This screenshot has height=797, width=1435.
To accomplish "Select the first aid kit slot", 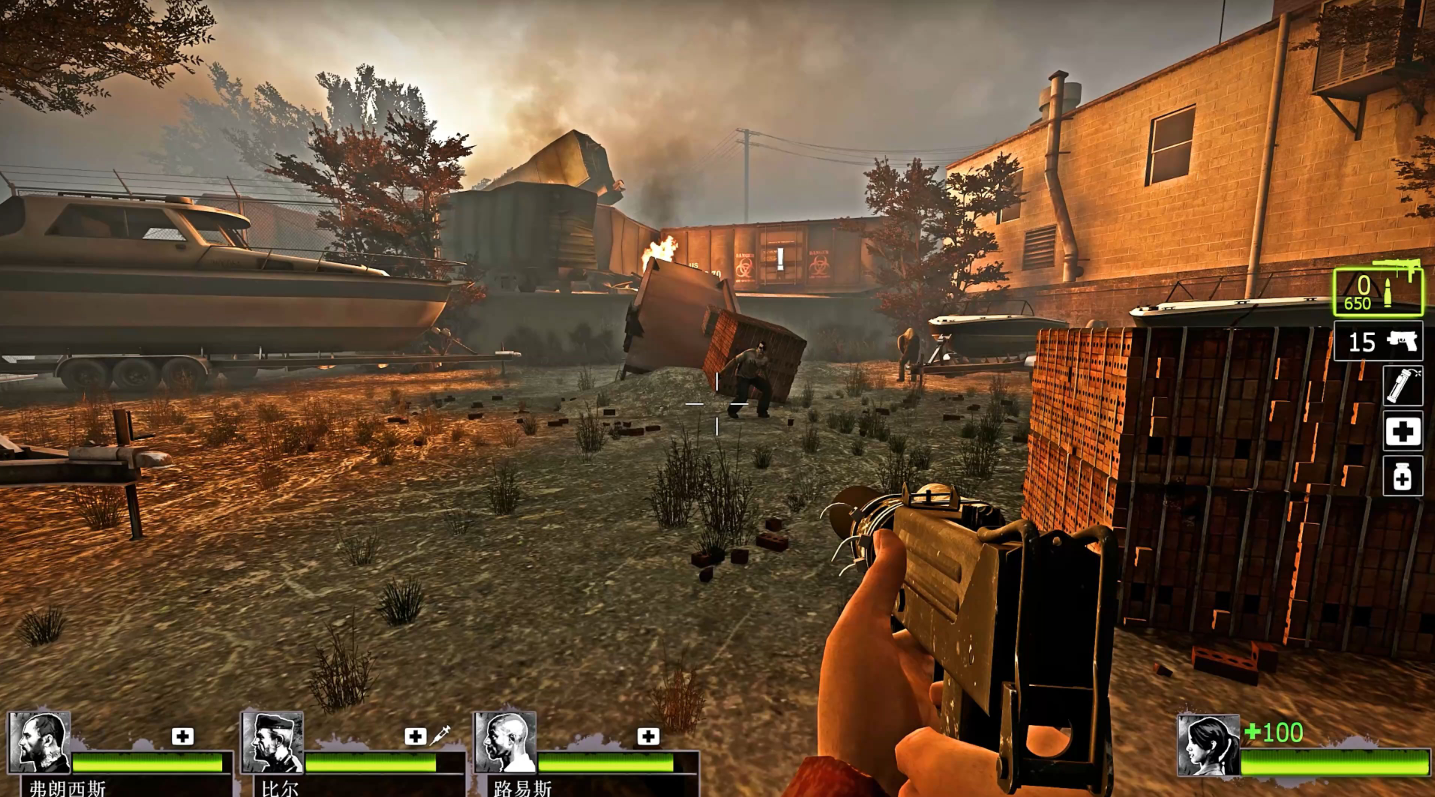I will [x=1402, y=431].
